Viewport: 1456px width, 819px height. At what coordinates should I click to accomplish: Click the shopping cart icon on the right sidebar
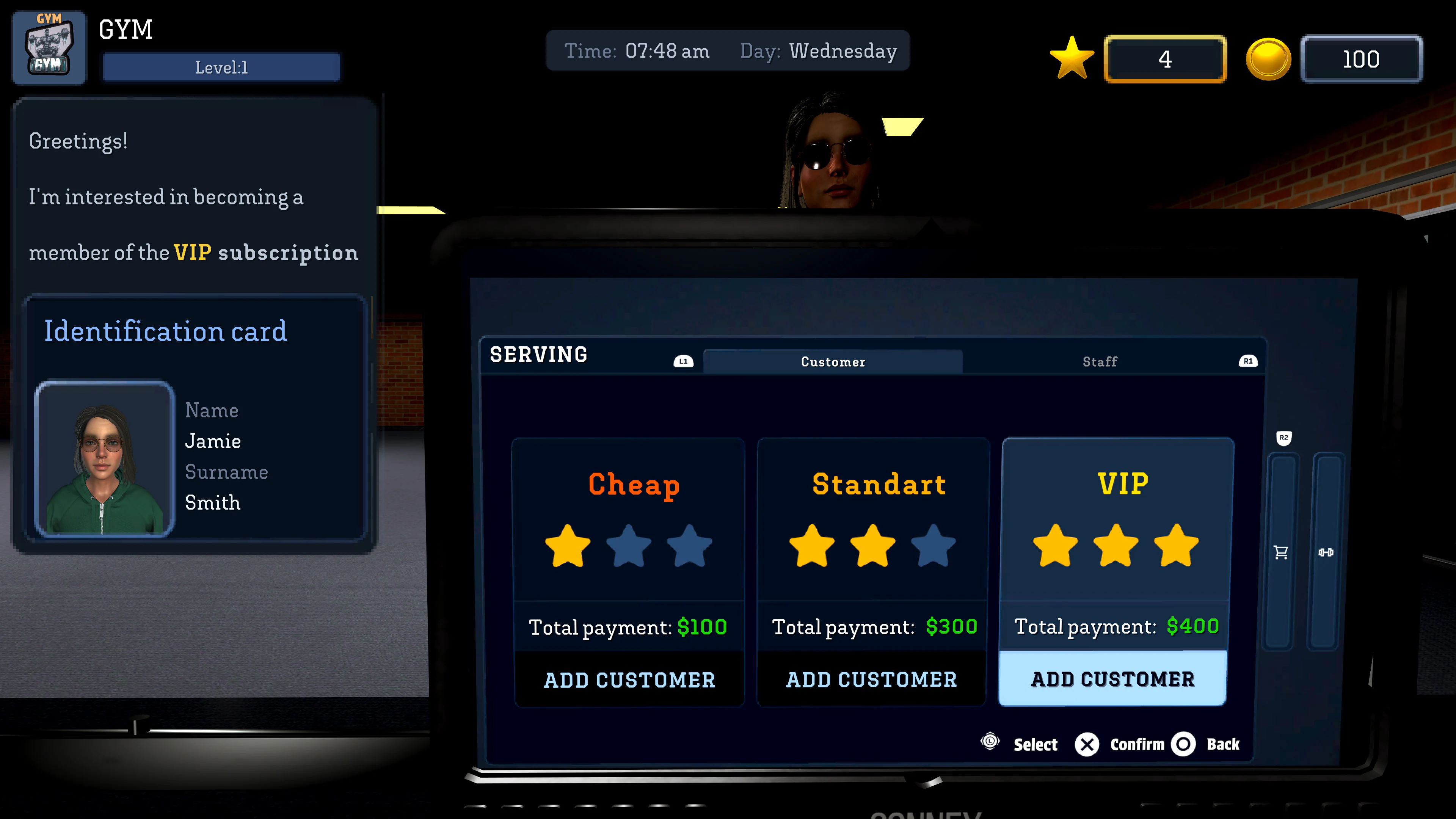pos(1281,552)
